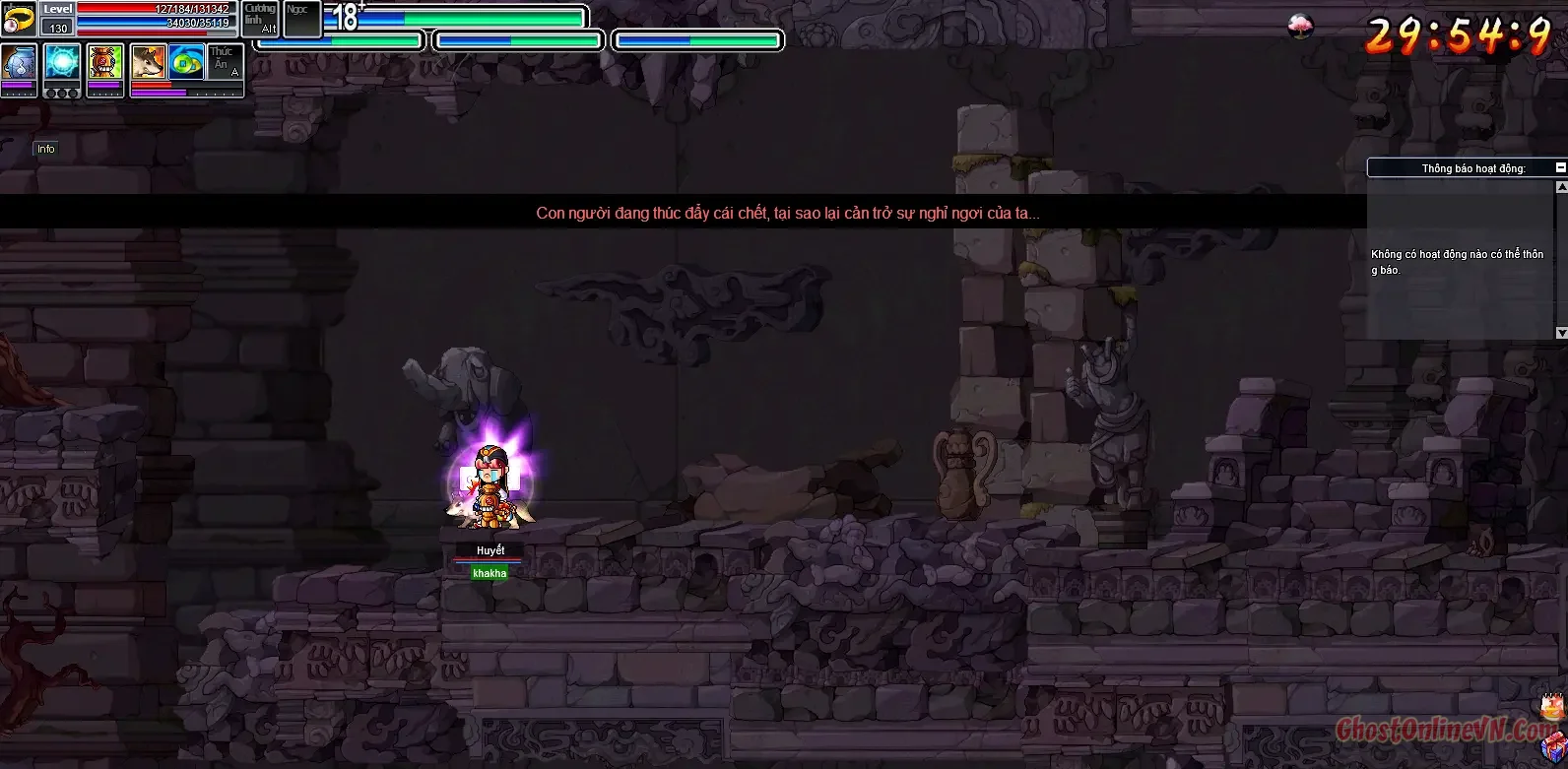1568x769 pixels.
Task: Click the golden ring portrait icon
Action: point(18,18)
